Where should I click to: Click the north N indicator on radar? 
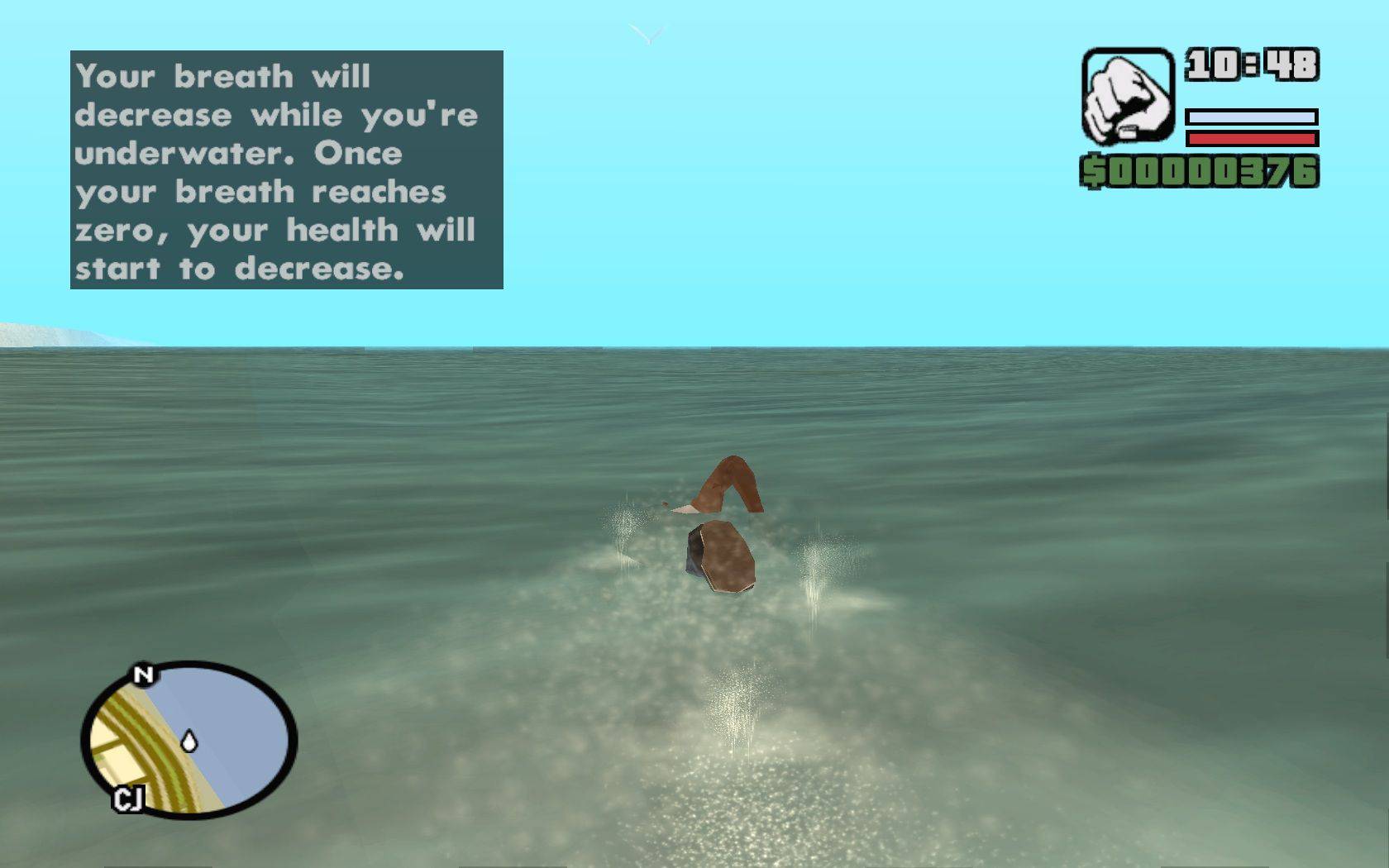(x=144, y=675)
